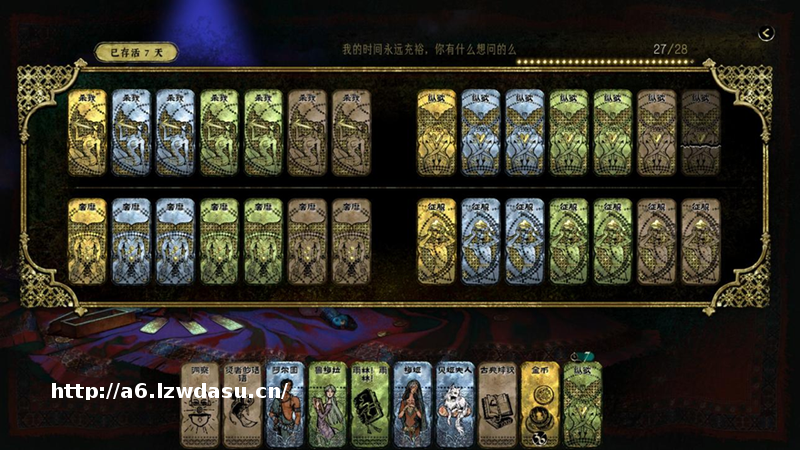The image size is (800, 450).
Task: Select the cracked dark 纵欲 card
Action: coord(700,133)
